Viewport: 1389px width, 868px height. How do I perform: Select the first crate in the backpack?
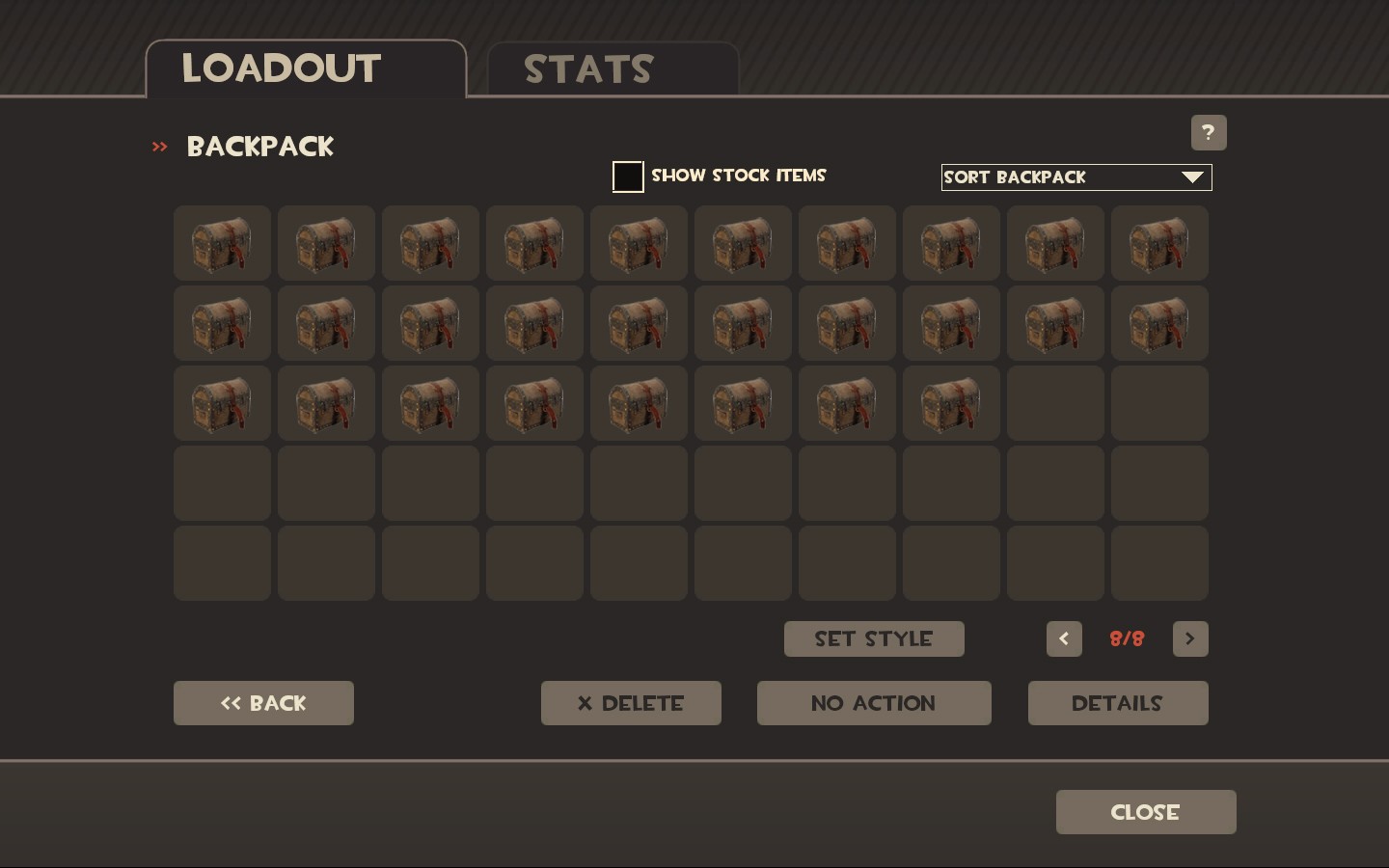coord(222,243)
